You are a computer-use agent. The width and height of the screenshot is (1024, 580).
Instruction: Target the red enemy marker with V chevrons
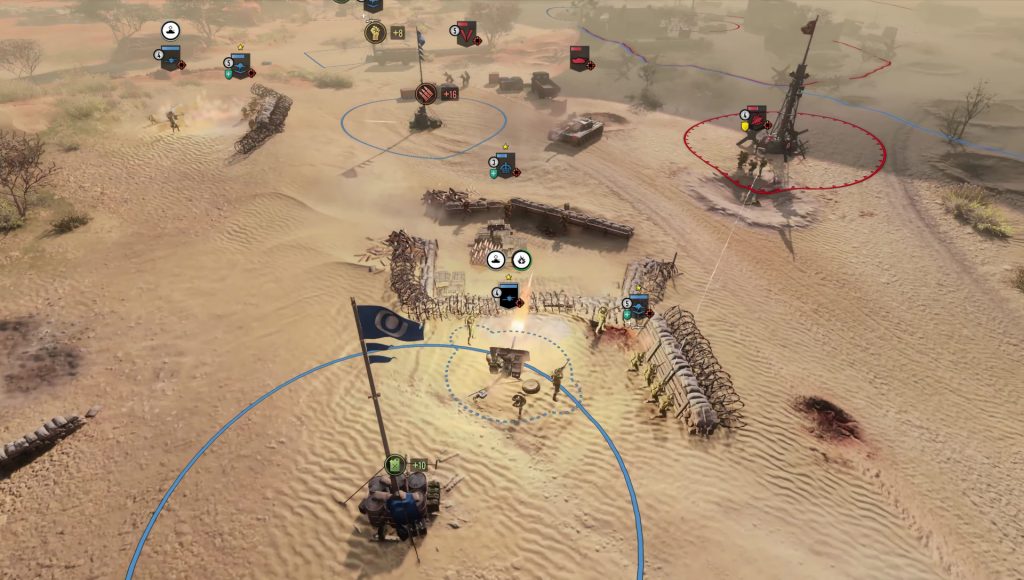click(x=465, y=34)
